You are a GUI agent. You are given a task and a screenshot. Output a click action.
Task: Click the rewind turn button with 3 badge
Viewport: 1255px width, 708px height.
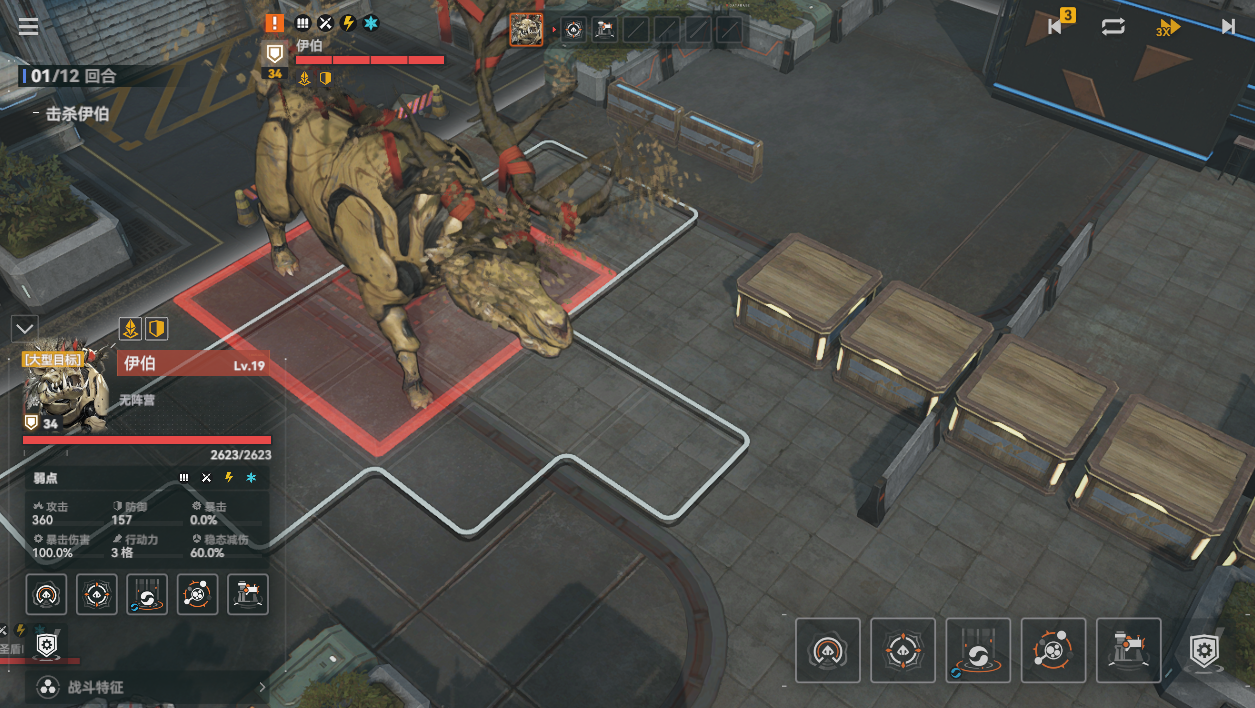pyautogui.click(x=1056, y=26)
